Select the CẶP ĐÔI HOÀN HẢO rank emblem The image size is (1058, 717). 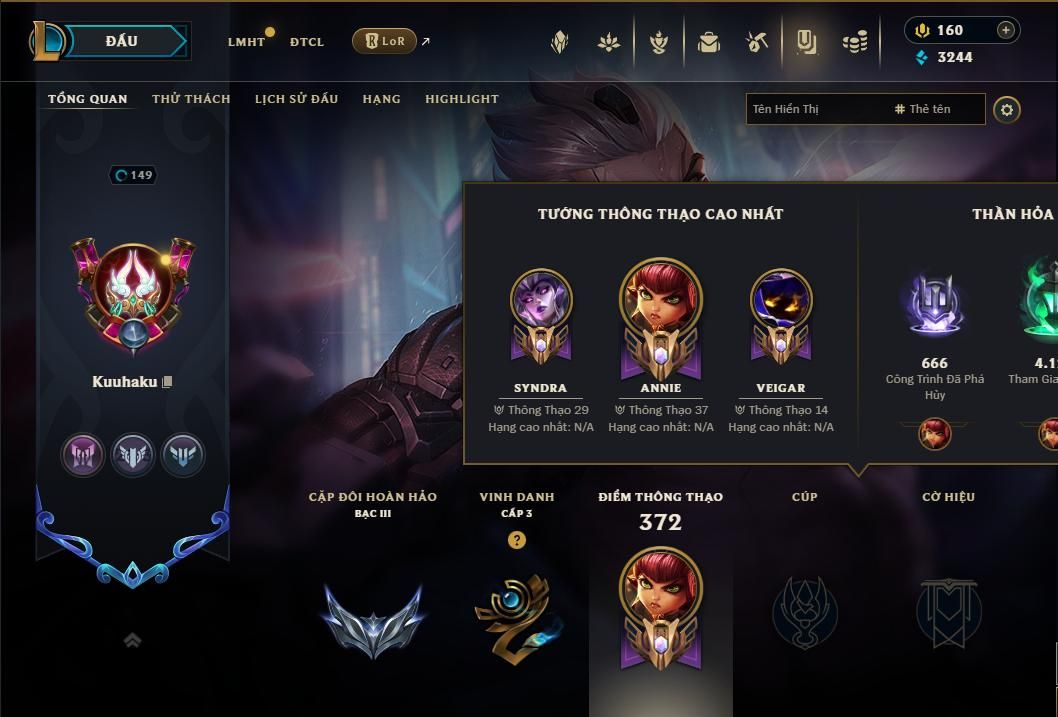pyautogui.click(x=373, y=618)
